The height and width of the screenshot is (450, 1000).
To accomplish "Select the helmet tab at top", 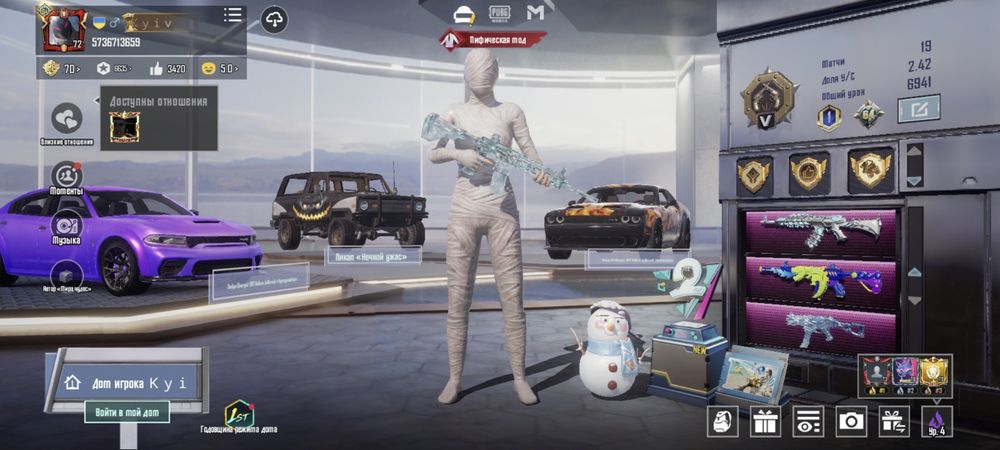I will (x=463, y=13).
